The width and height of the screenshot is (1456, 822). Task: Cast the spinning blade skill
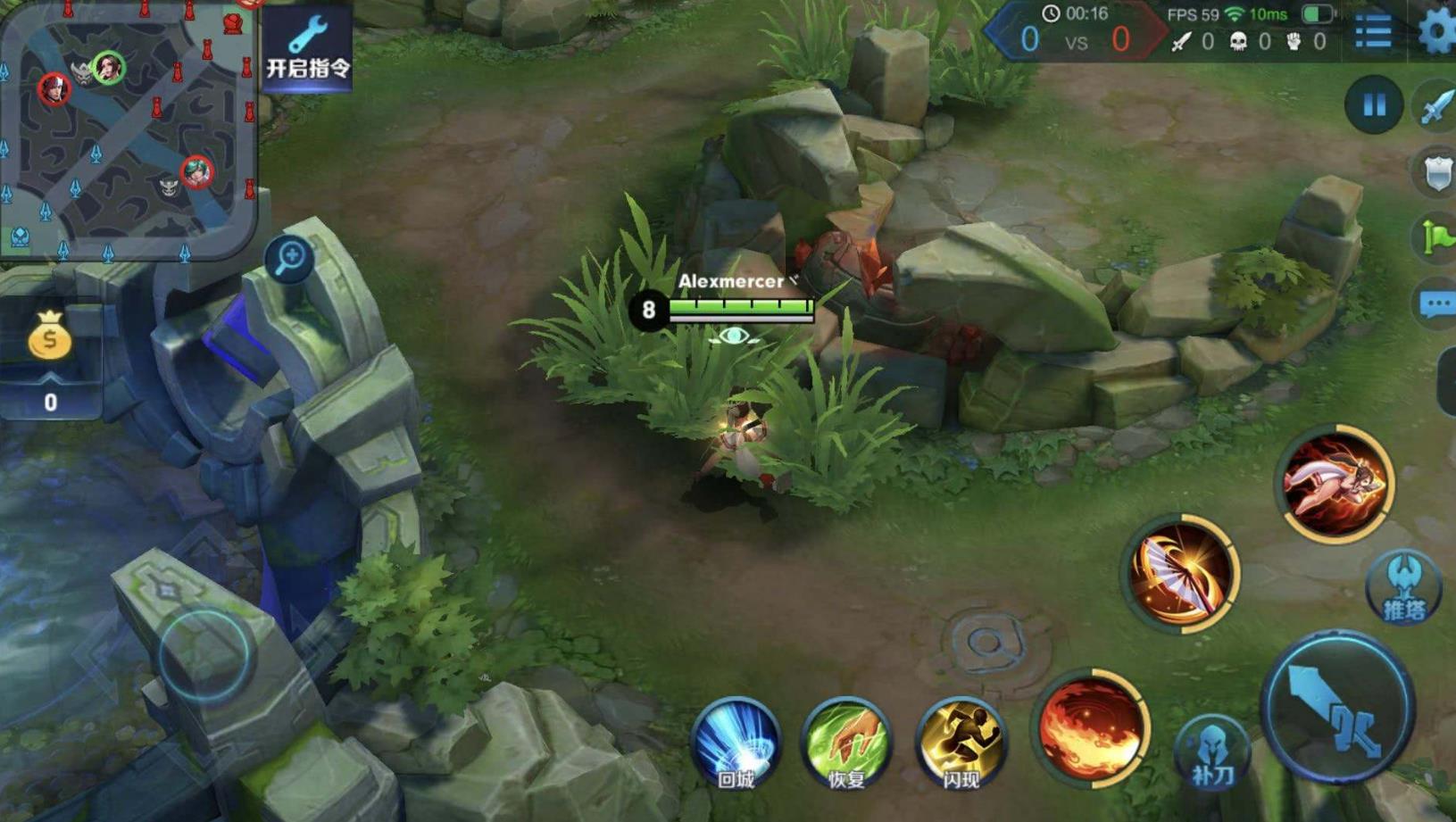click(1181, 572)
